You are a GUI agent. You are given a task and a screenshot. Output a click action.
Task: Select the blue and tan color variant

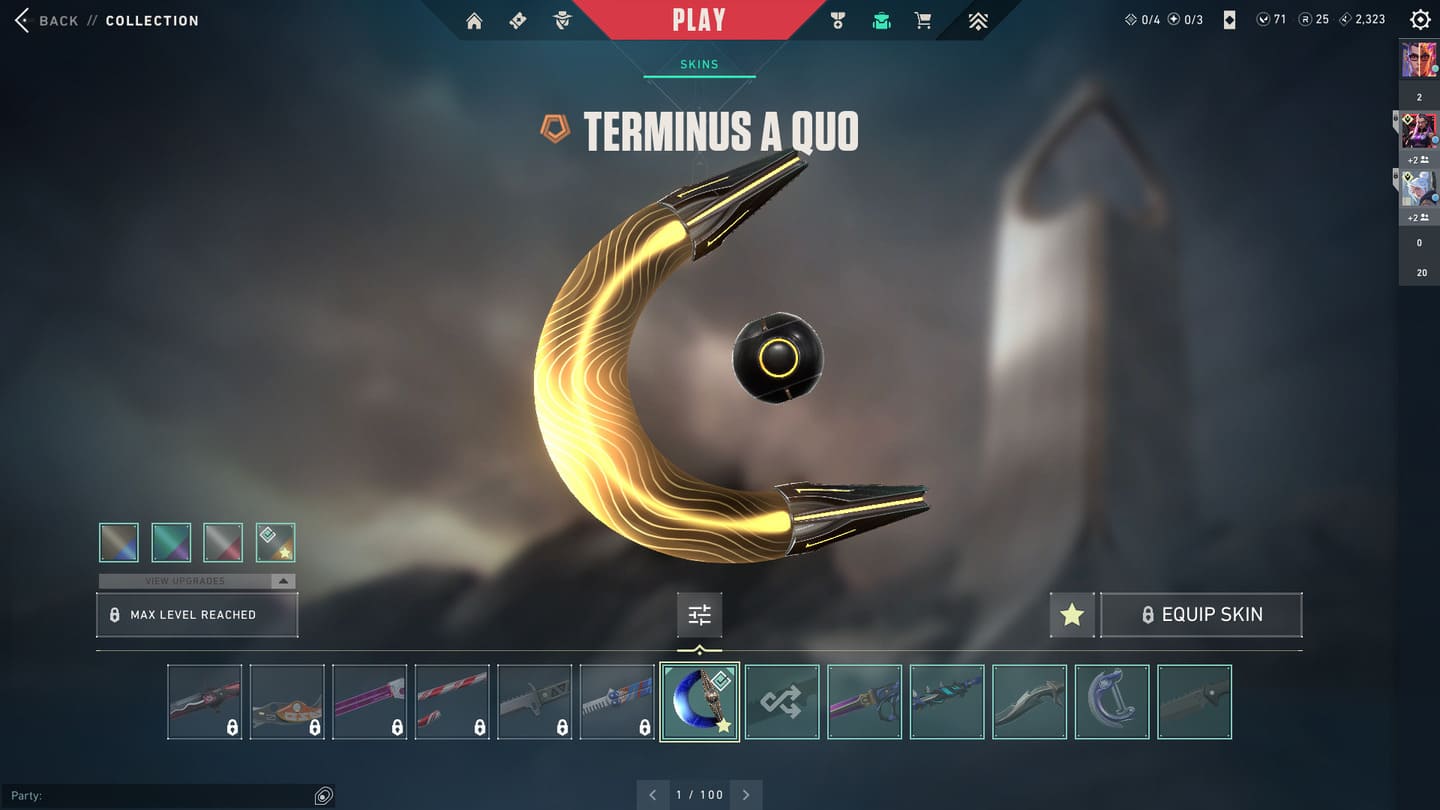point(119,543)
